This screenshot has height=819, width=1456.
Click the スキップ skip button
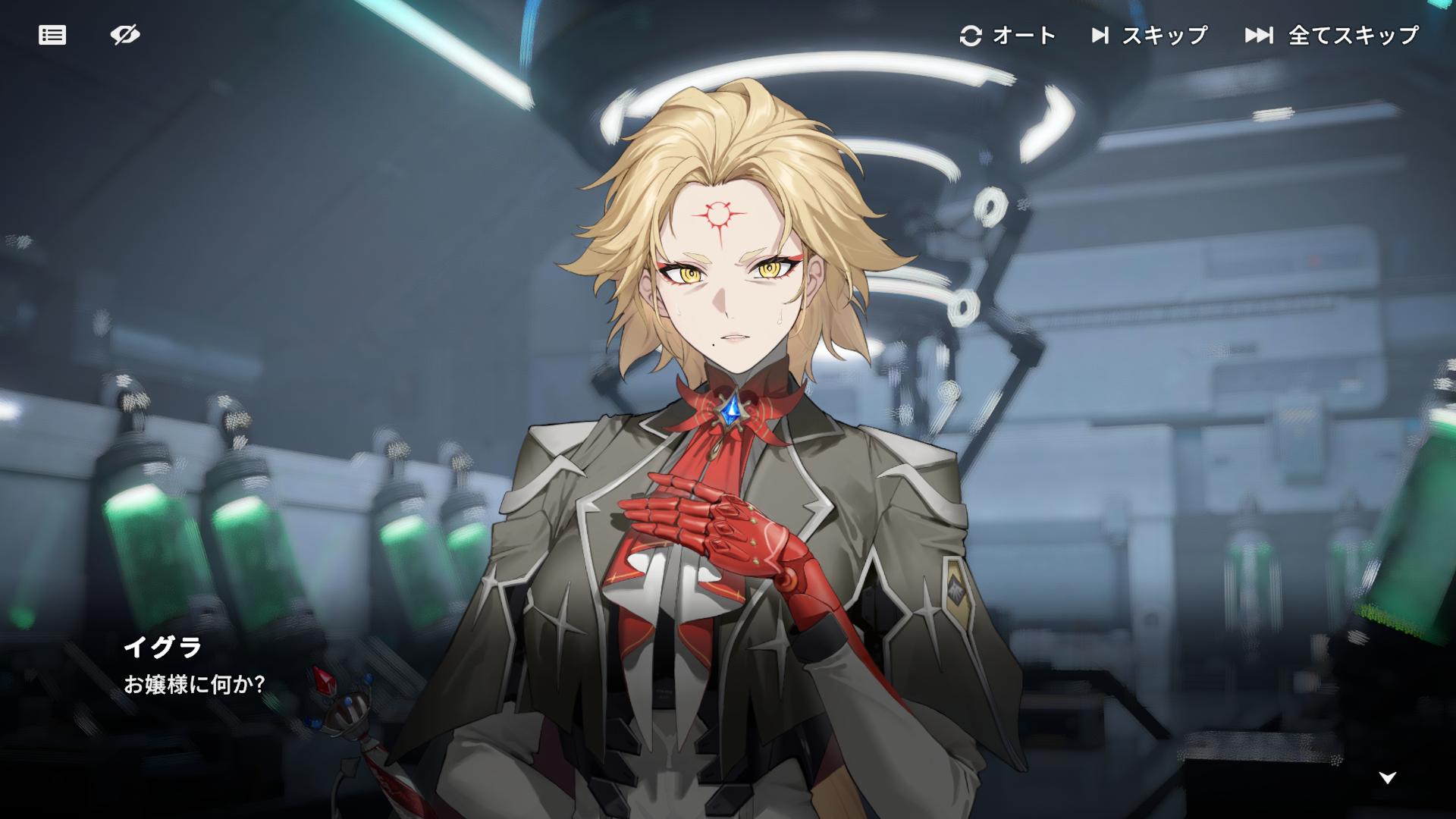(x=1149, y=35)
